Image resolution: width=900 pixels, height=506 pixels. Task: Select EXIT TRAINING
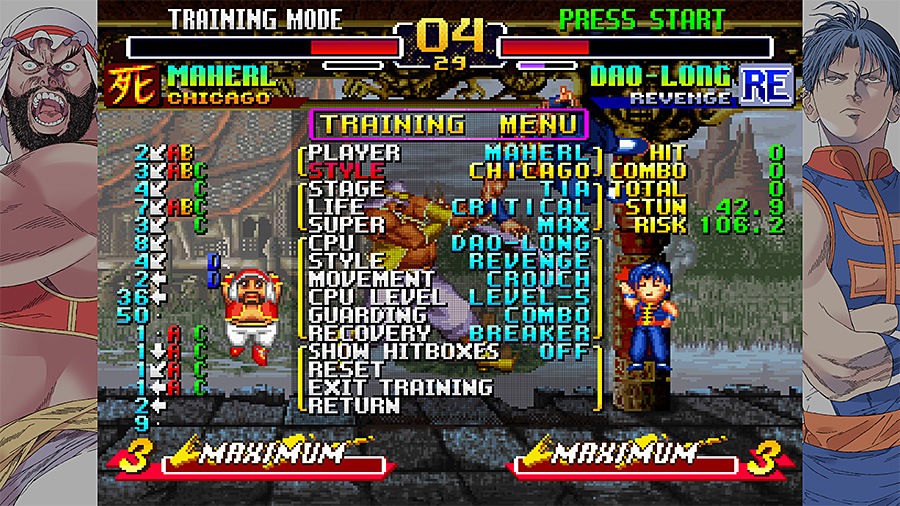pyautogui.click(x=400, y=388)
